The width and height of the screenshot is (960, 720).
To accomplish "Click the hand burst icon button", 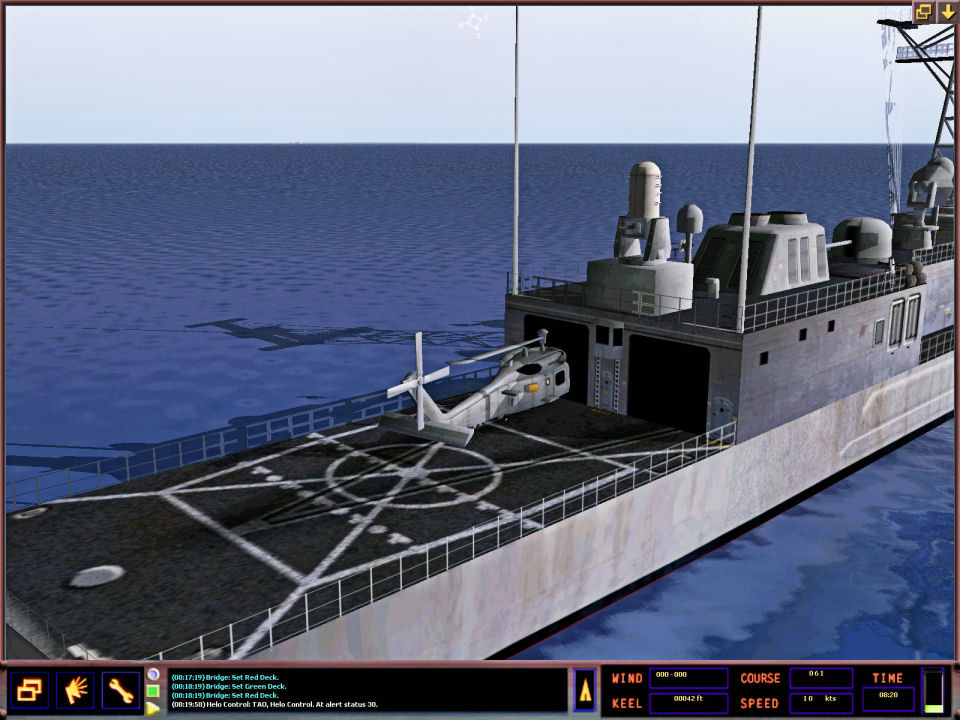I will click(75, 690).
